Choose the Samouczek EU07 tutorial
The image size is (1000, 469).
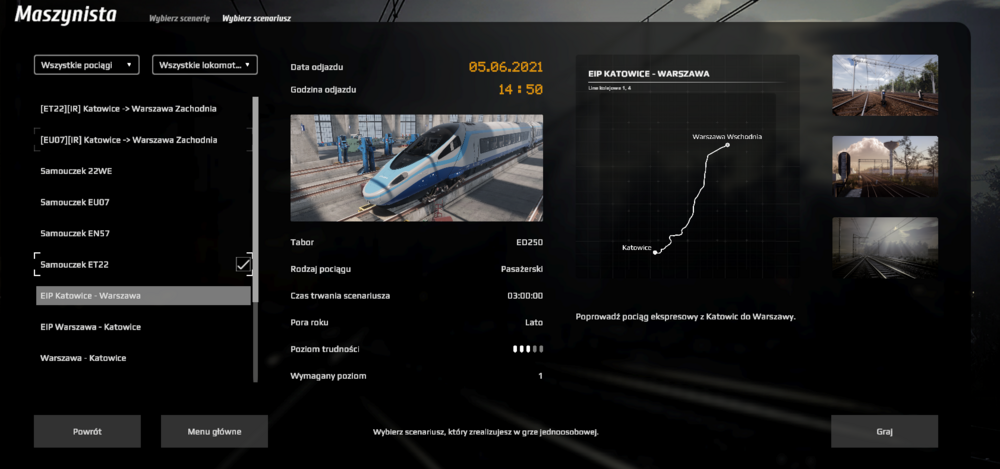point(74,202)
